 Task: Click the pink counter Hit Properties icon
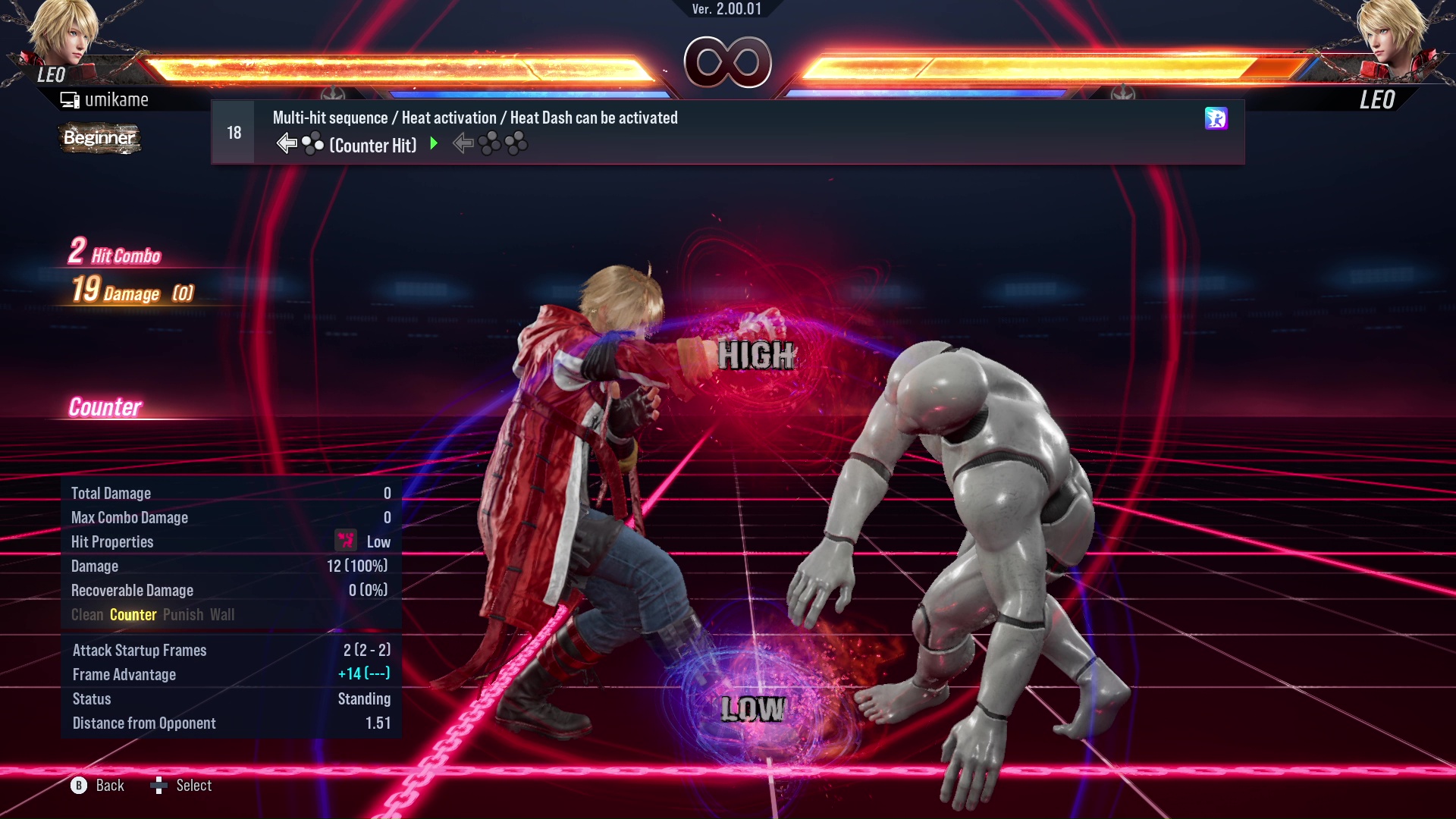coord(346,541)
